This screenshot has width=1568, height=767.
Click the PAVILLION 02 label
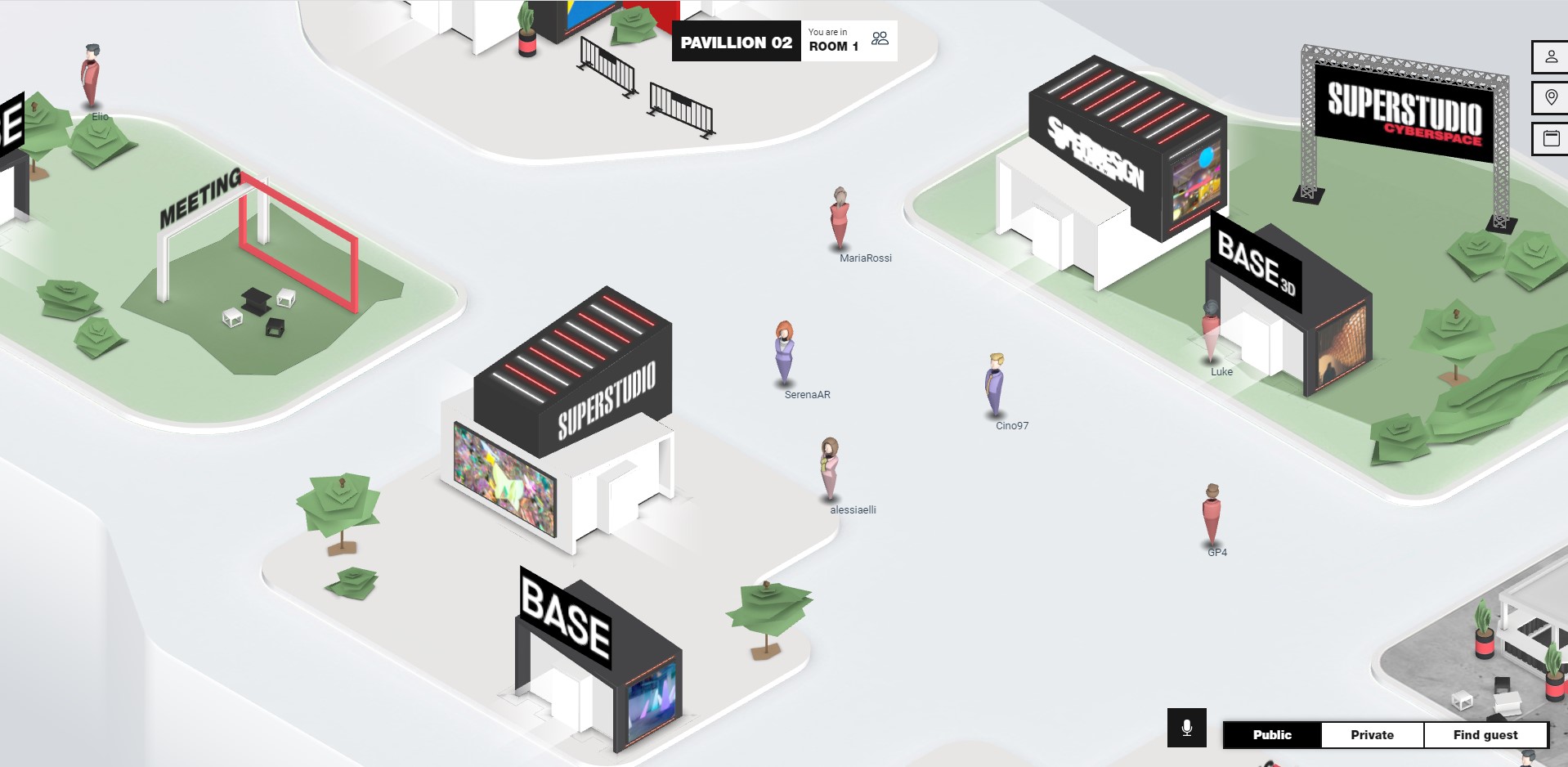735,41
